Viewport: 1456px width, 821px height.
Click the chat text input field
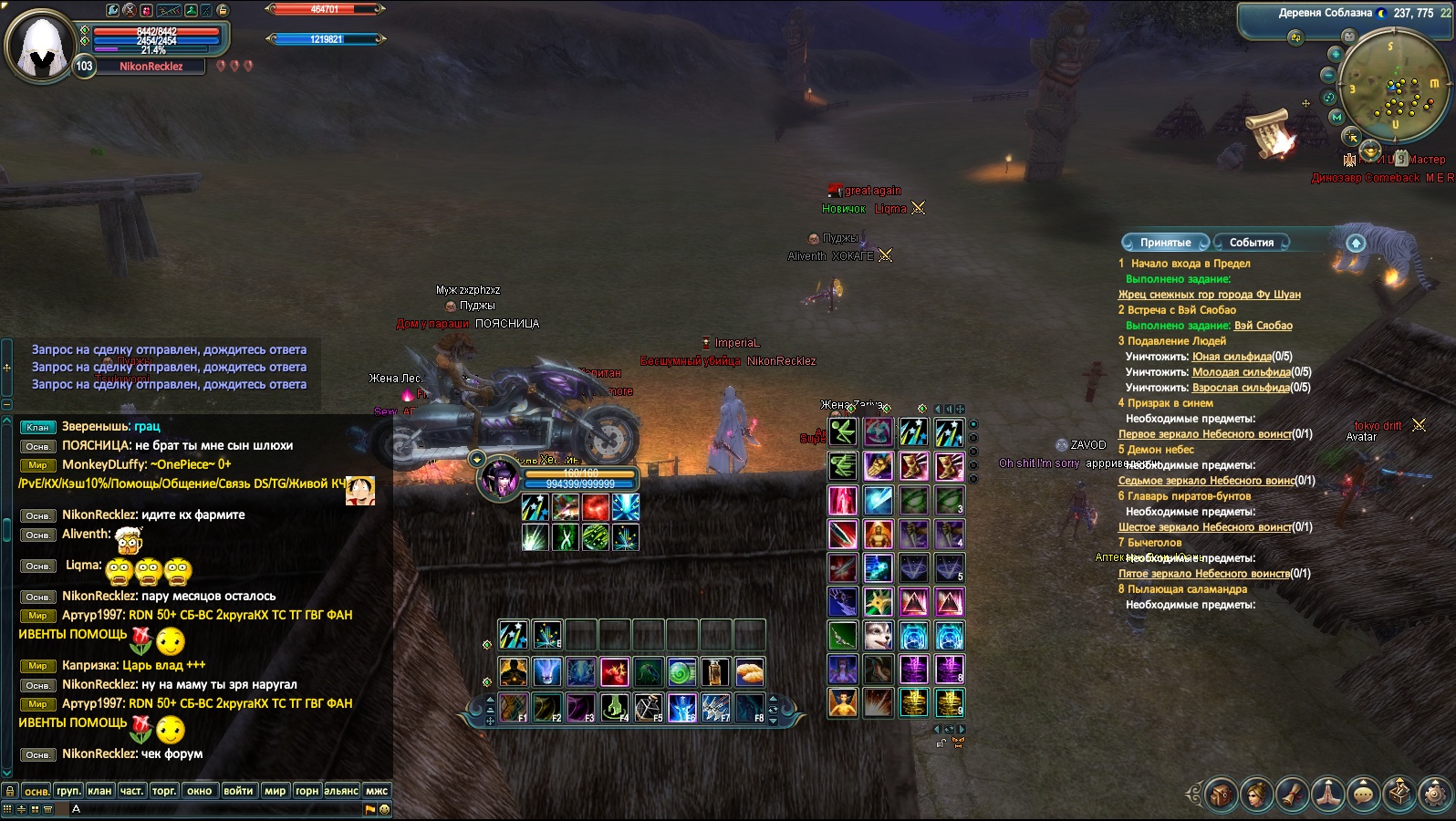219,809
